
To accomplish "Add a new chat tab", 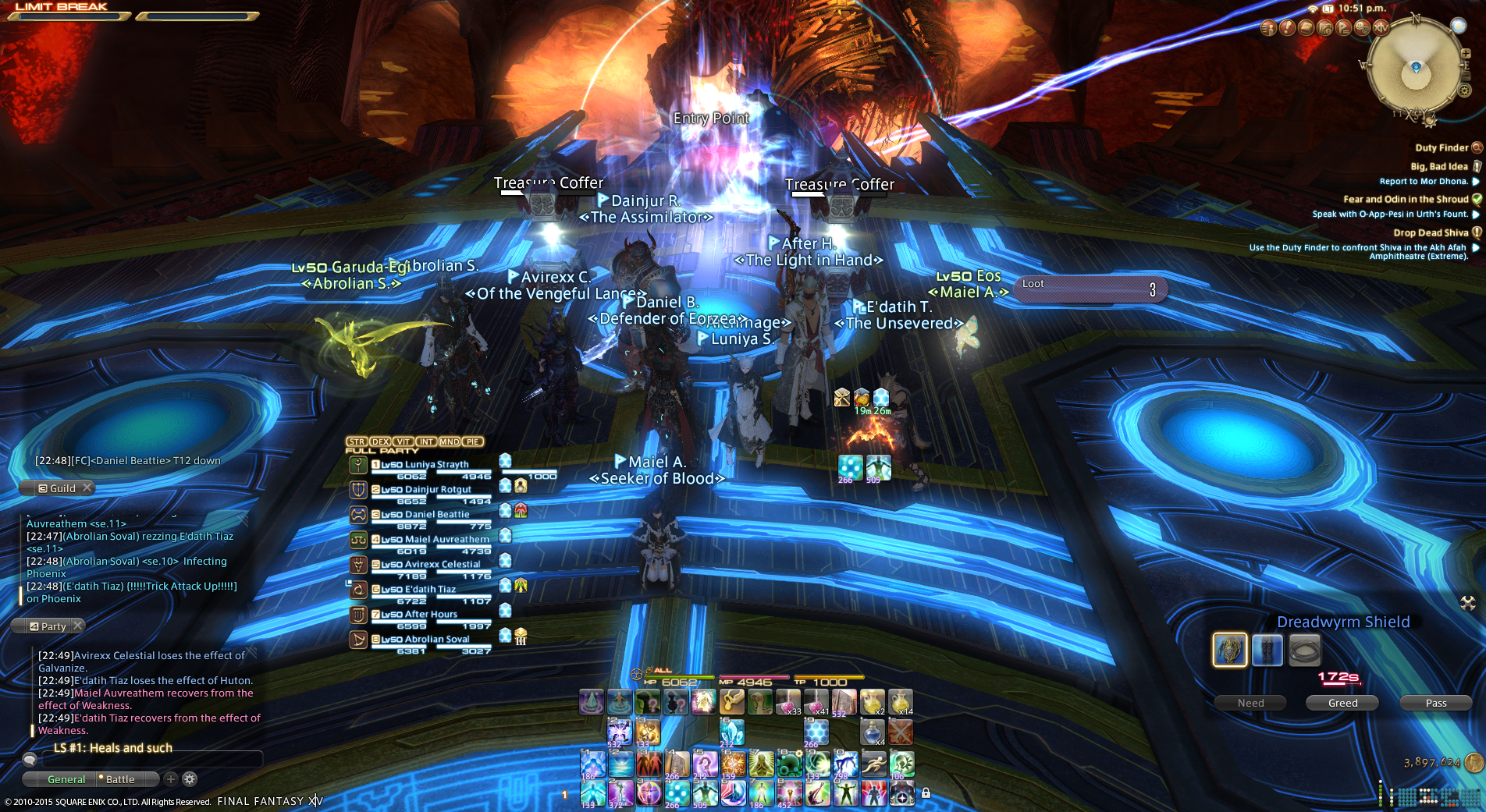I will tap(171, 778).
